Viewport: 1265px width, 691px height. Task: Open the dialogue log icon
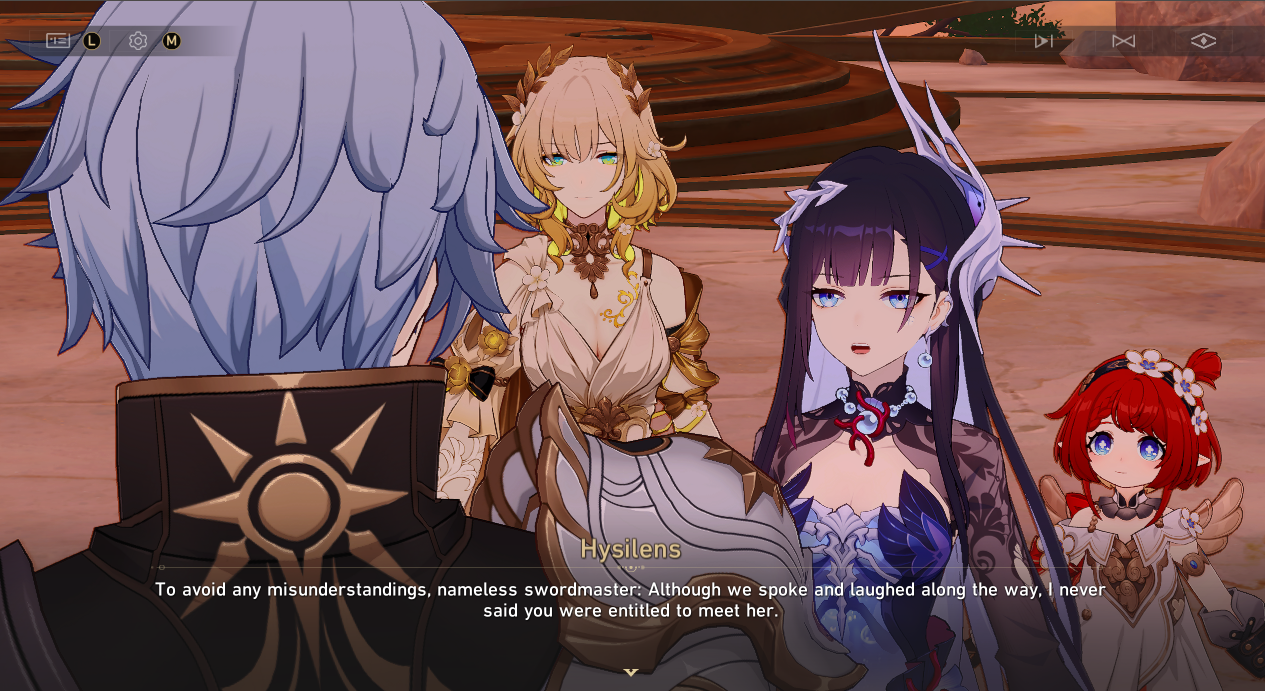coord(58,41)
